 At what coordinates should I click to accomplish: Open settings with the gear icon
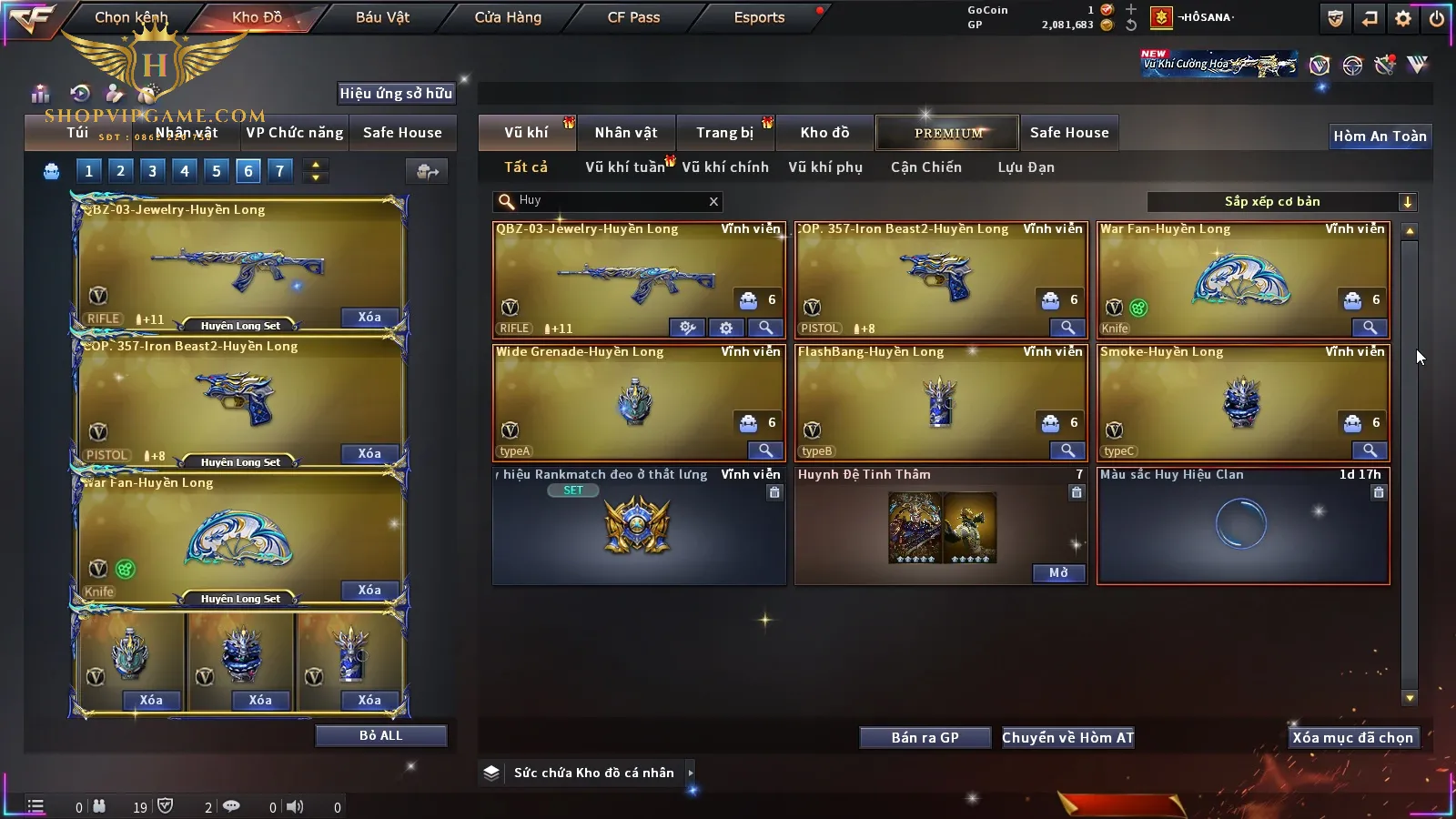point(1403,18)
